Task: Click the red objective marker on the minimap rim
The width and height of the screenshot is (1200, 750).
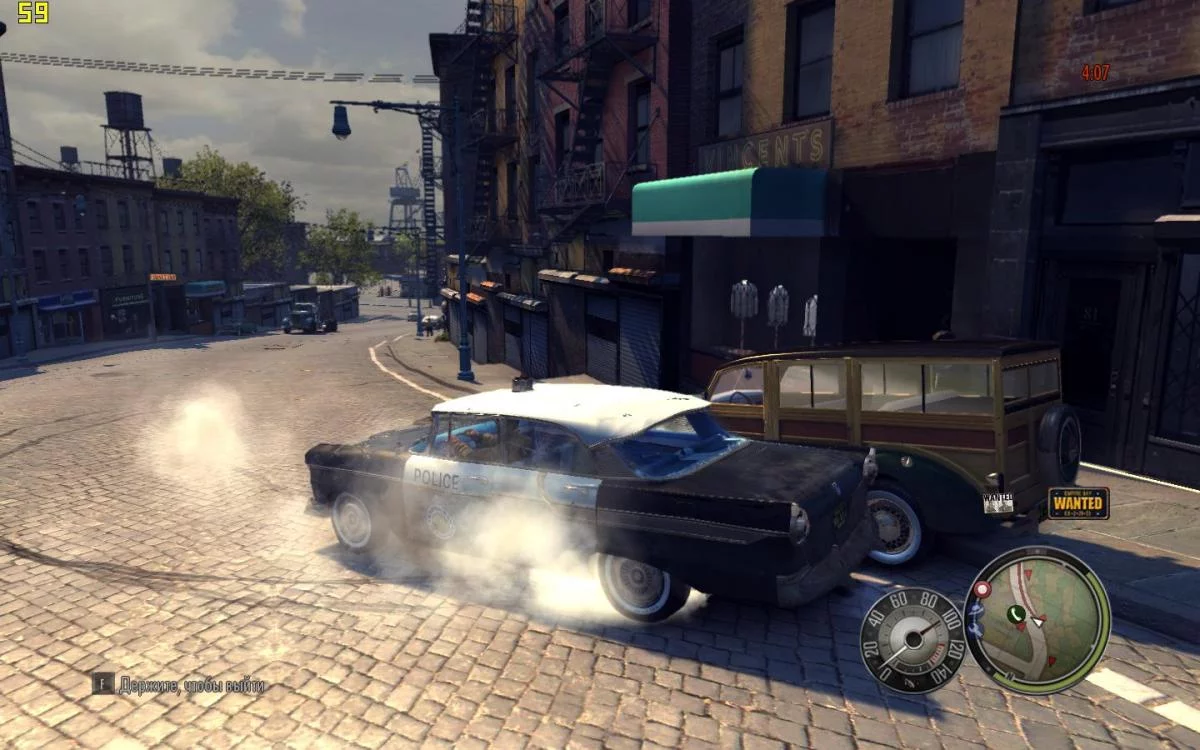Action: (x=982, y=590)
